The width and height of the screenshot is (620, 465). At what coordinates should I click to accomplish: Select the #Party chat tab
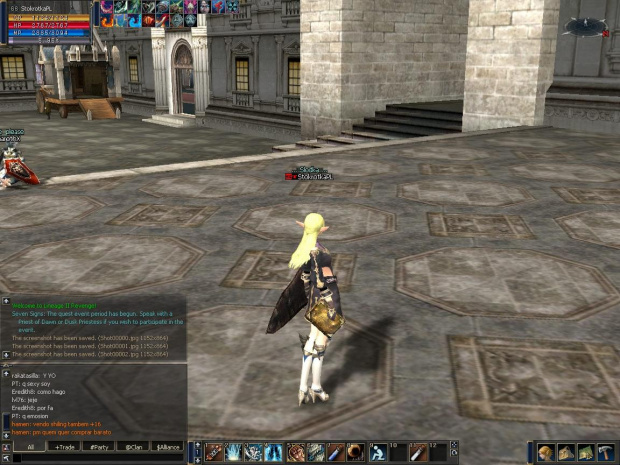click(99, 446)
